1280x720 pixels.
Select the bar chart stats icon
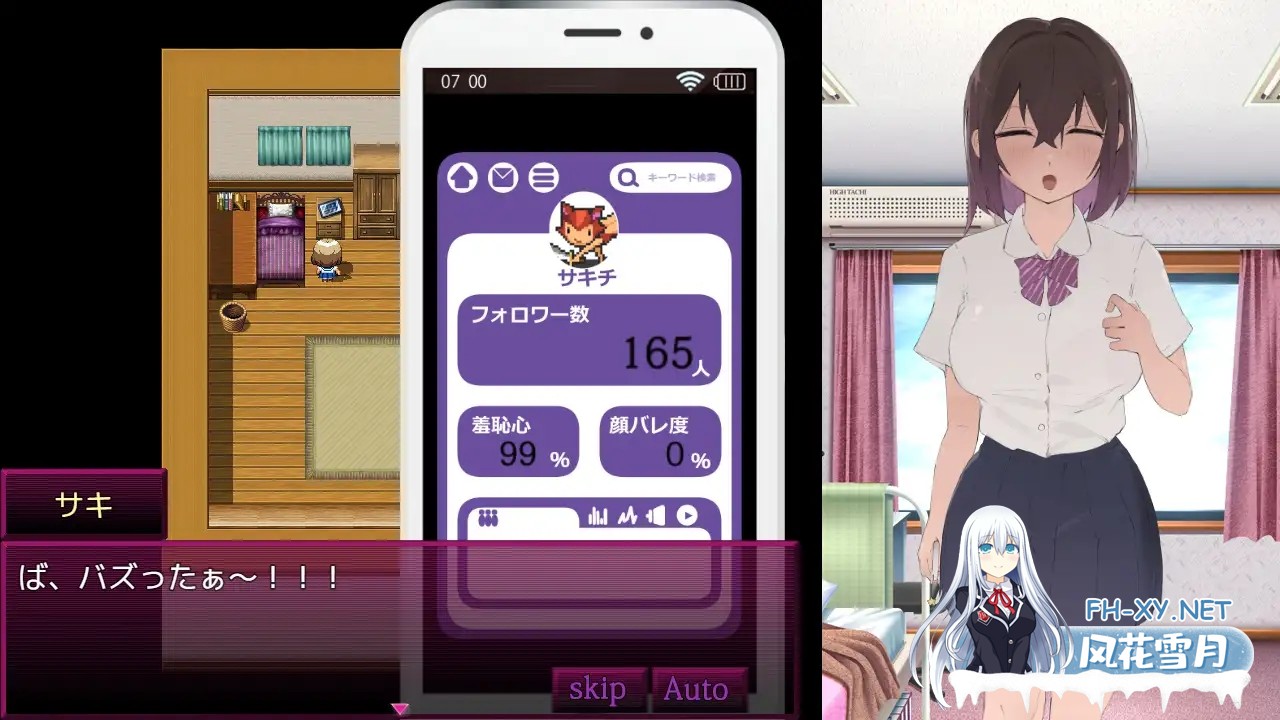[597, 517]
